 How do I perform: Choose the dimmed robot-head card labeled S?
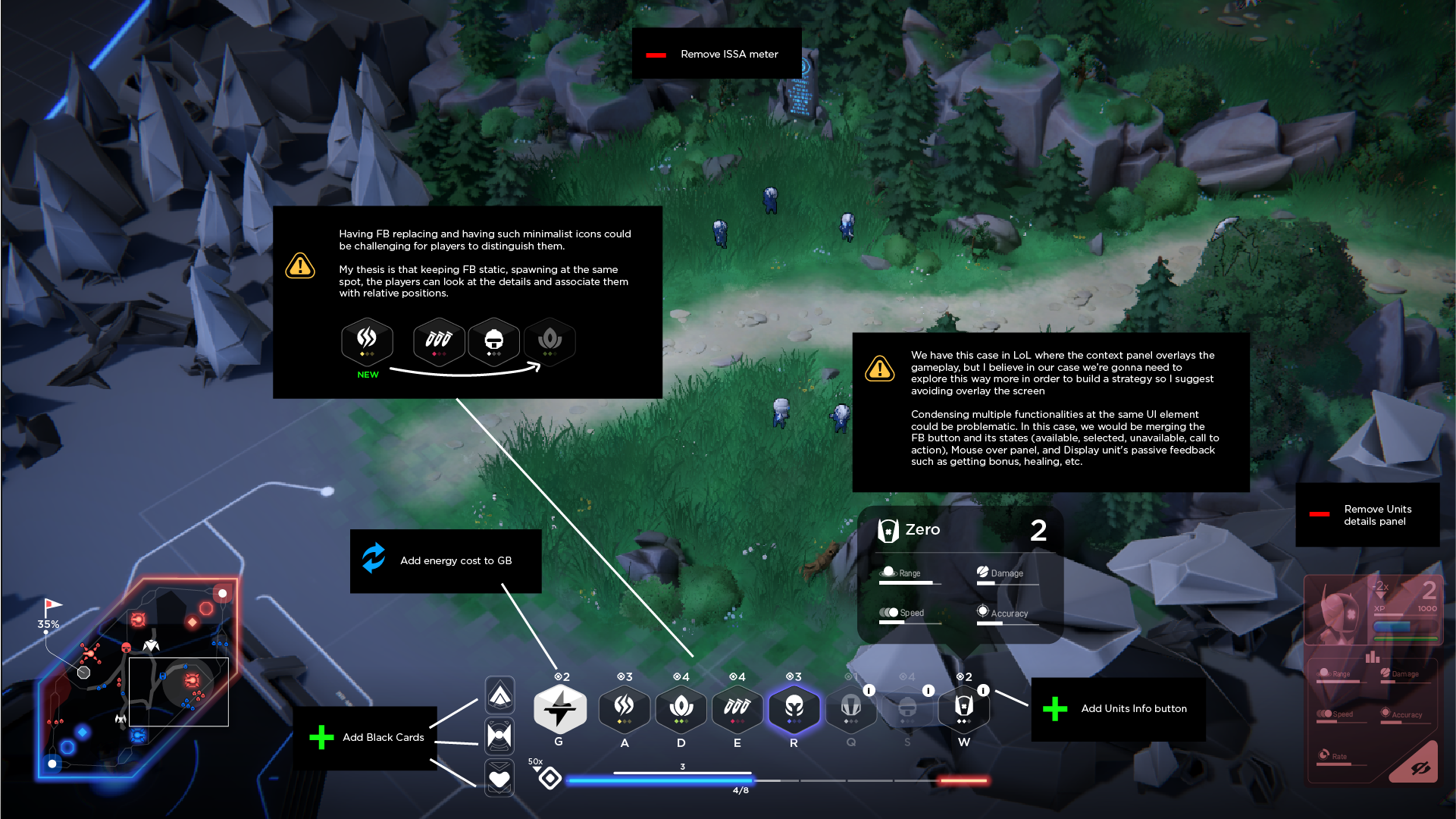906,708
